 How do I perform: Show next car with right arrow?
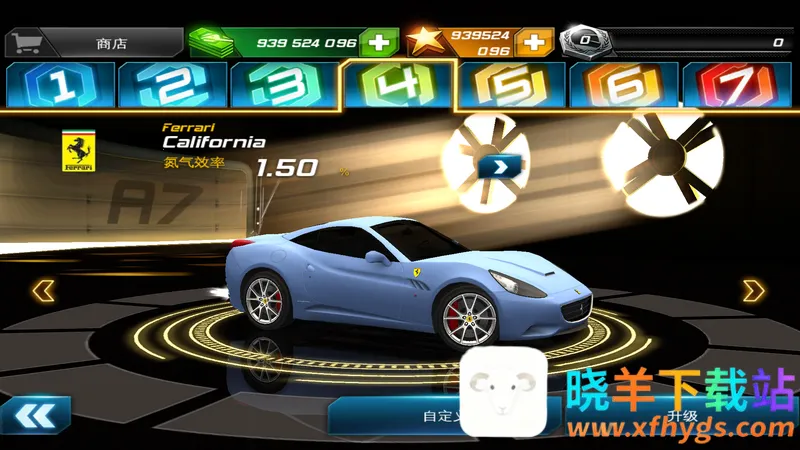(753, 291)
